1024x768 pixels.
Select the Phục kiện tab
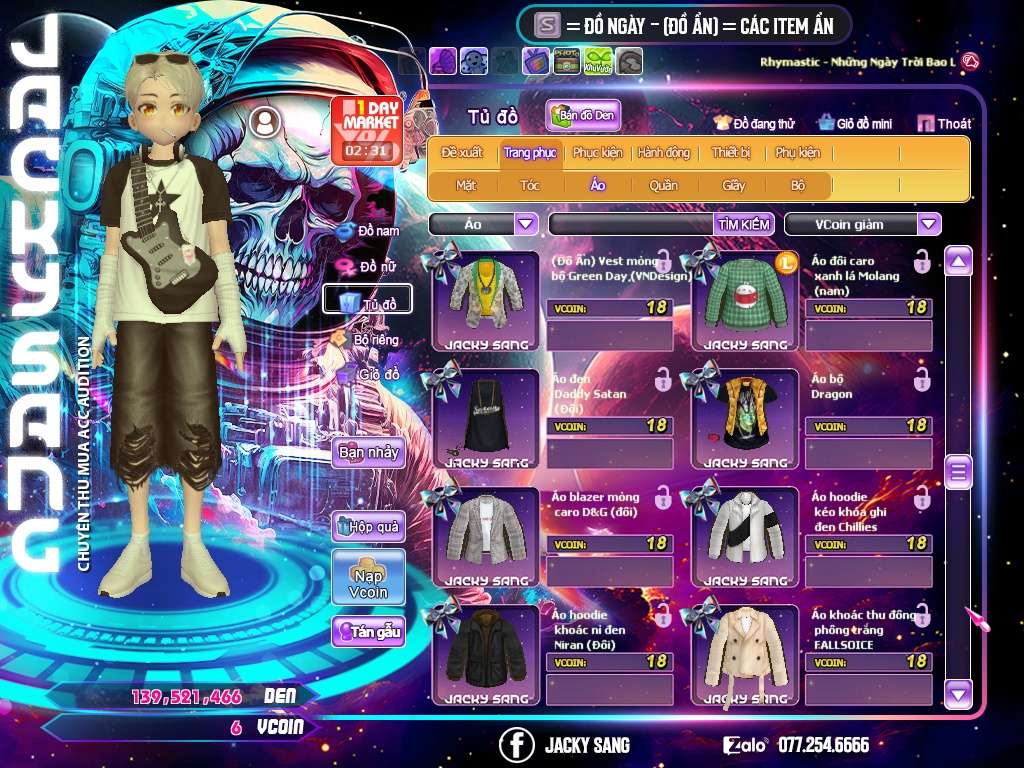click(x=597, y=153)
